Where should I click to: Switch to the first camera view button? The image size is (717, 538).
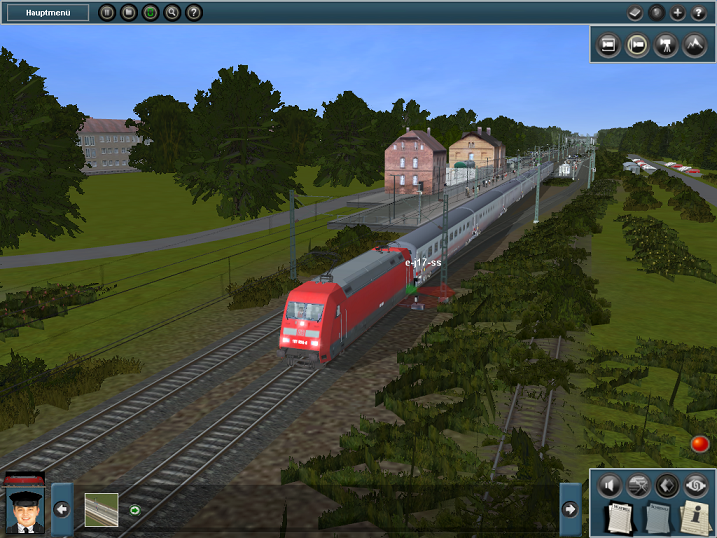[x=607, y=45]
